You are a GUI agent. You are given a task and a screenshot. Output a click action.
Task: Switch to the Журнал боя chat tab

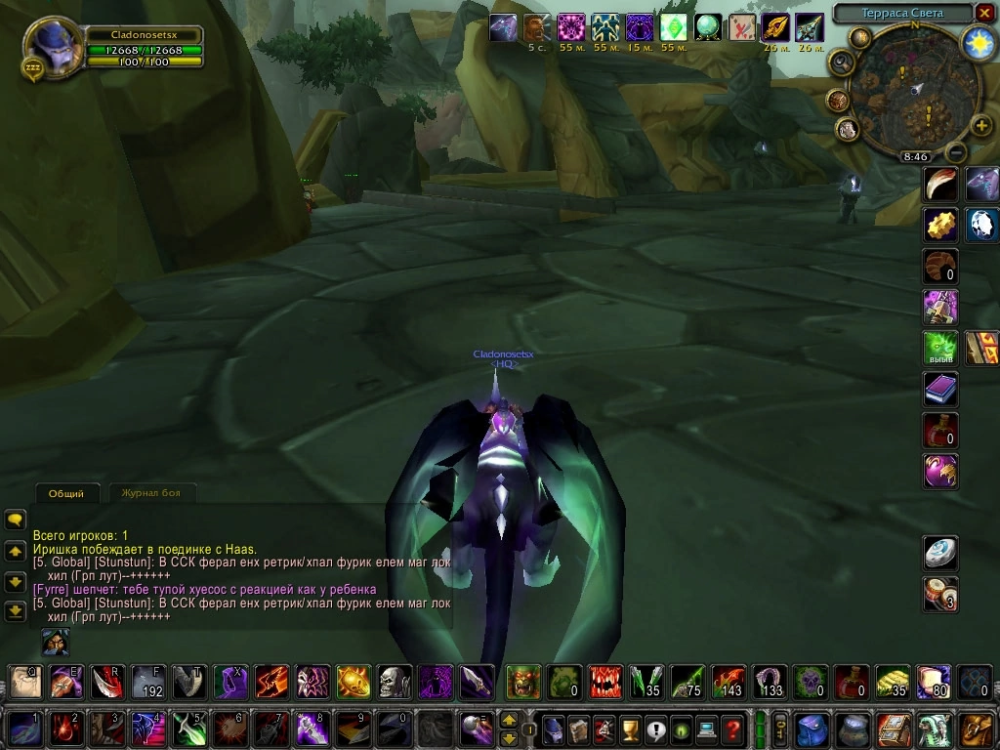tap(151, 493)
